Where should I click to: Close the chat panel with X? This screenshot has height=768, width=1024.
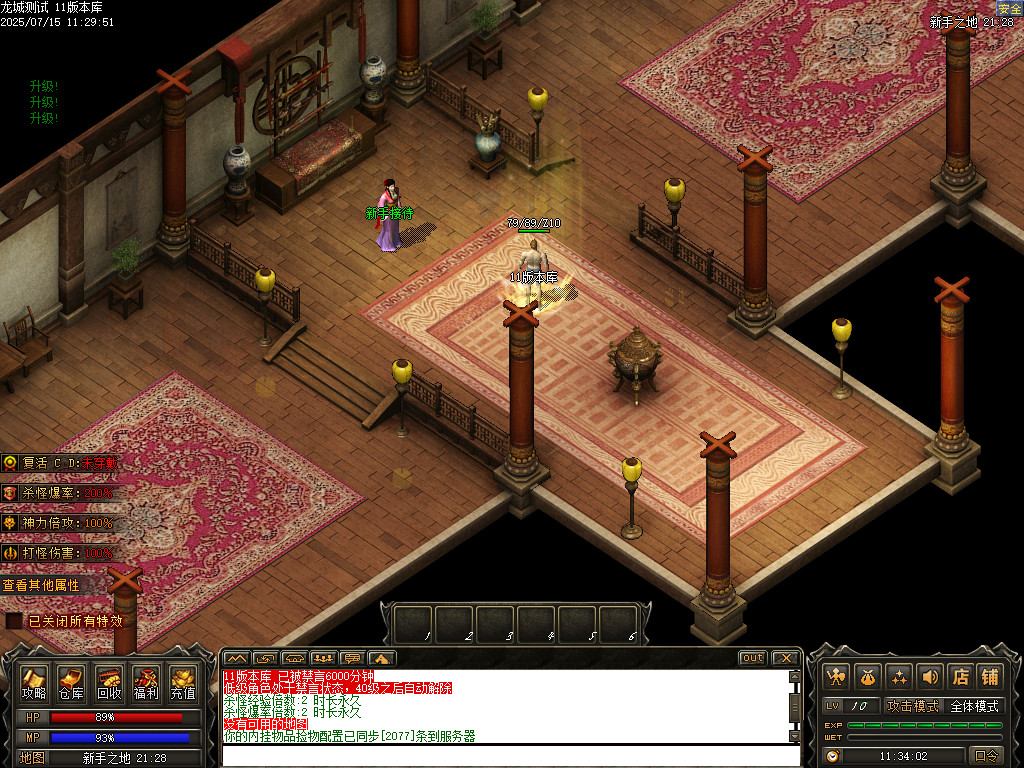[x=786, y=658]
